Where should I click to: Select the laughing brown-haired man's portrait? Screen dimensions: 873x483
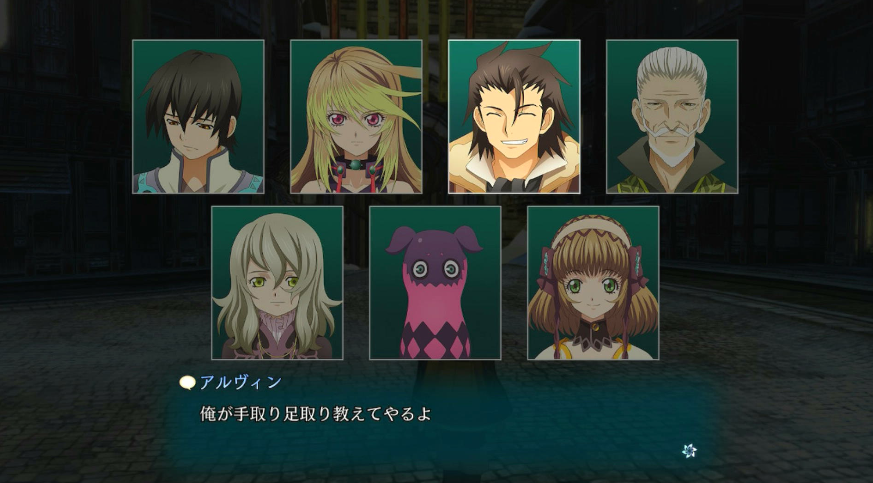pyautogui.click(x=514, y=117)
